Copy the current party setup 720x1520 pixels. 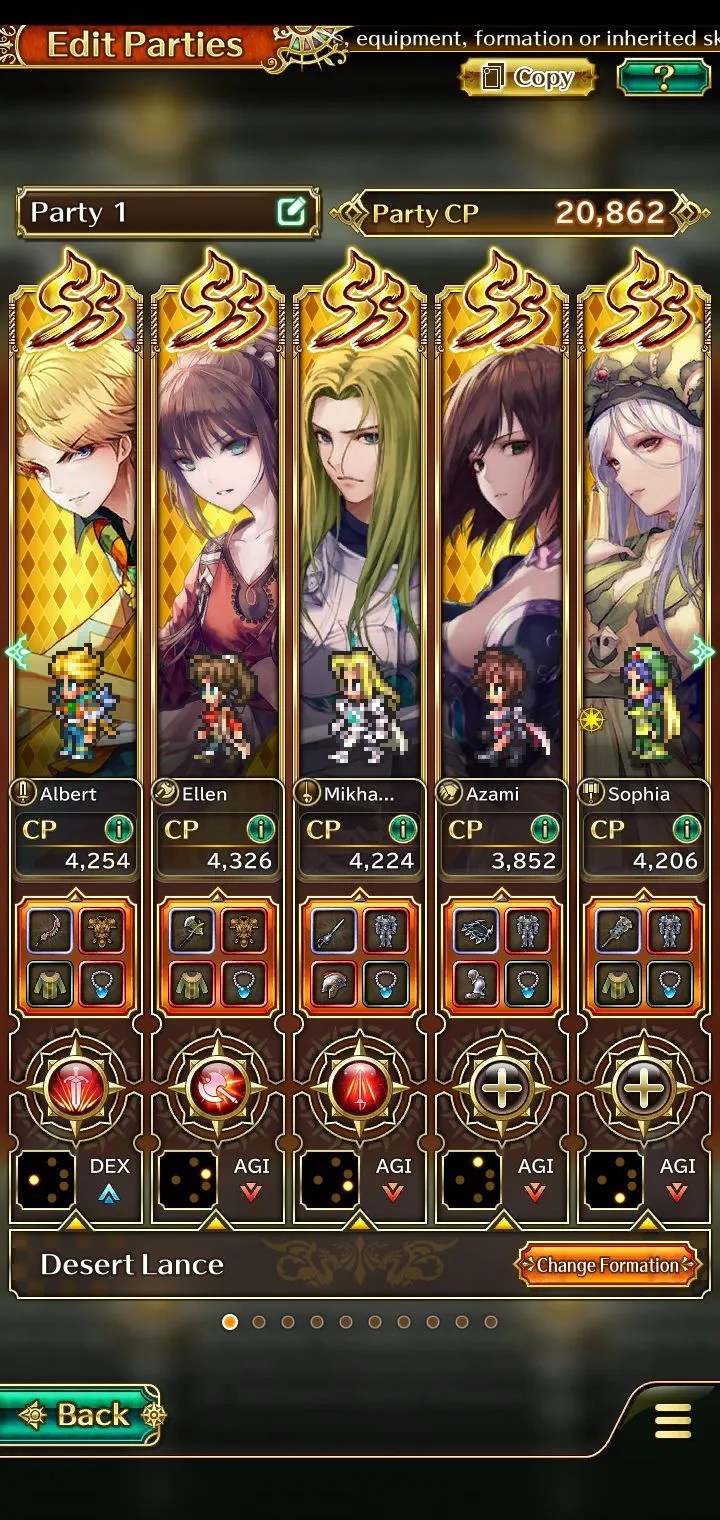(528, 78)
